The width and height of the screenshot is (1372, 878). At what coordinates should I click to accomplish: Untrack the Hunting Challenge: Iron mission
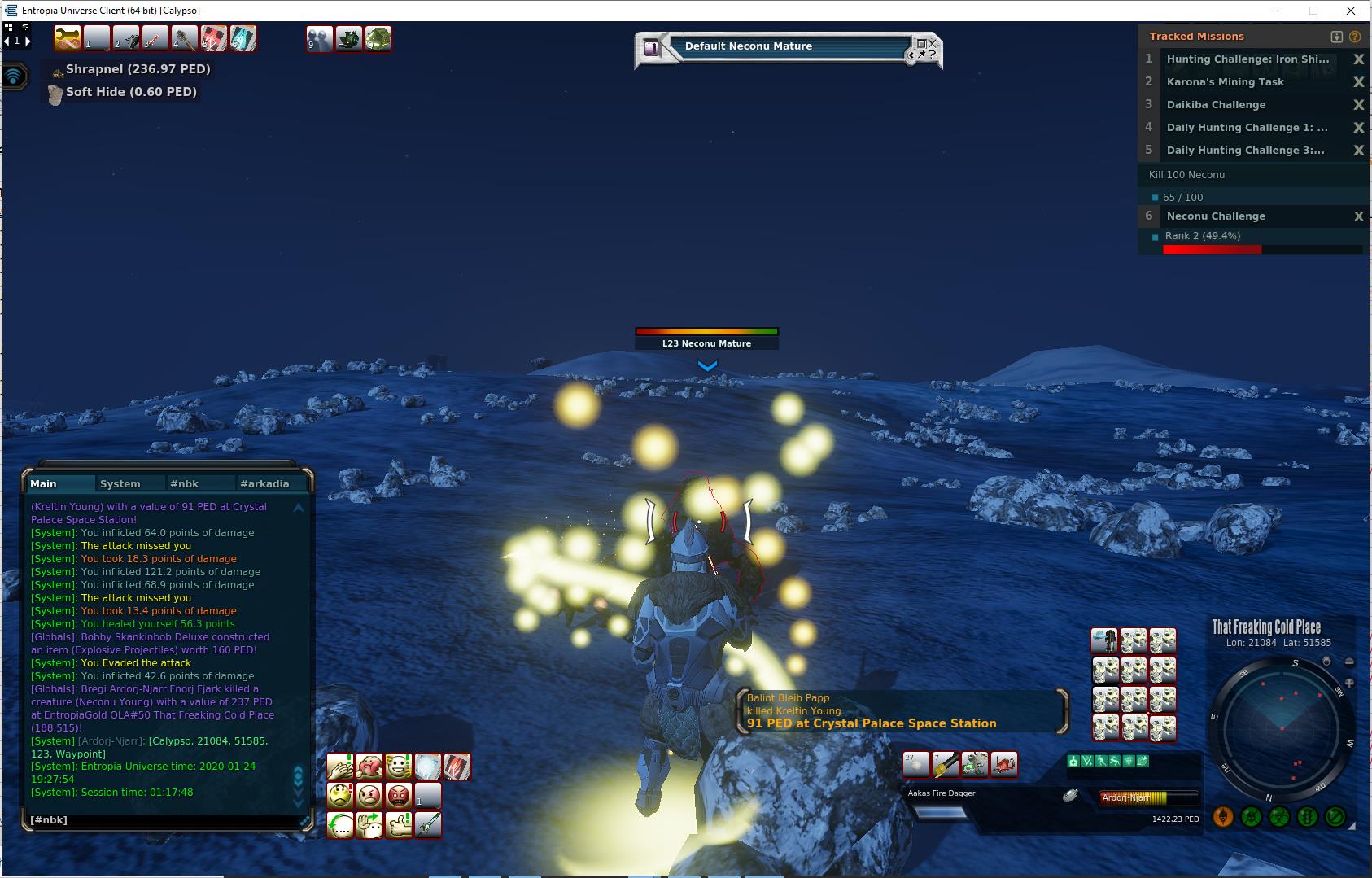click(1358, 59)
